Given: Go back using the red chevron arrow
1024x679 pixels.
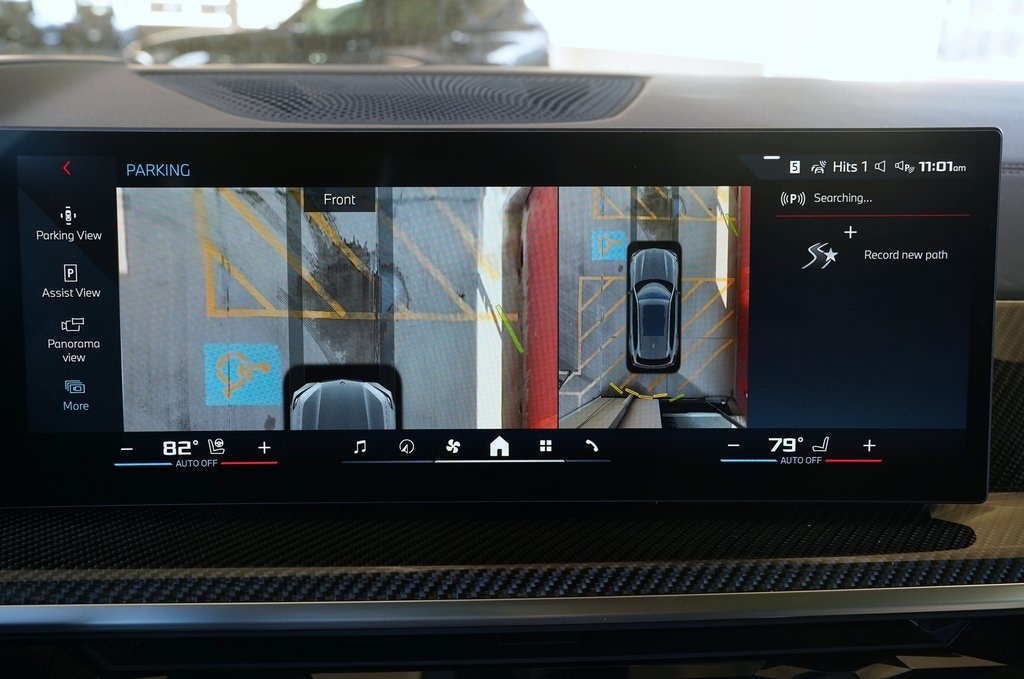Looking at the screenshot, I should [x=67, y=168].
